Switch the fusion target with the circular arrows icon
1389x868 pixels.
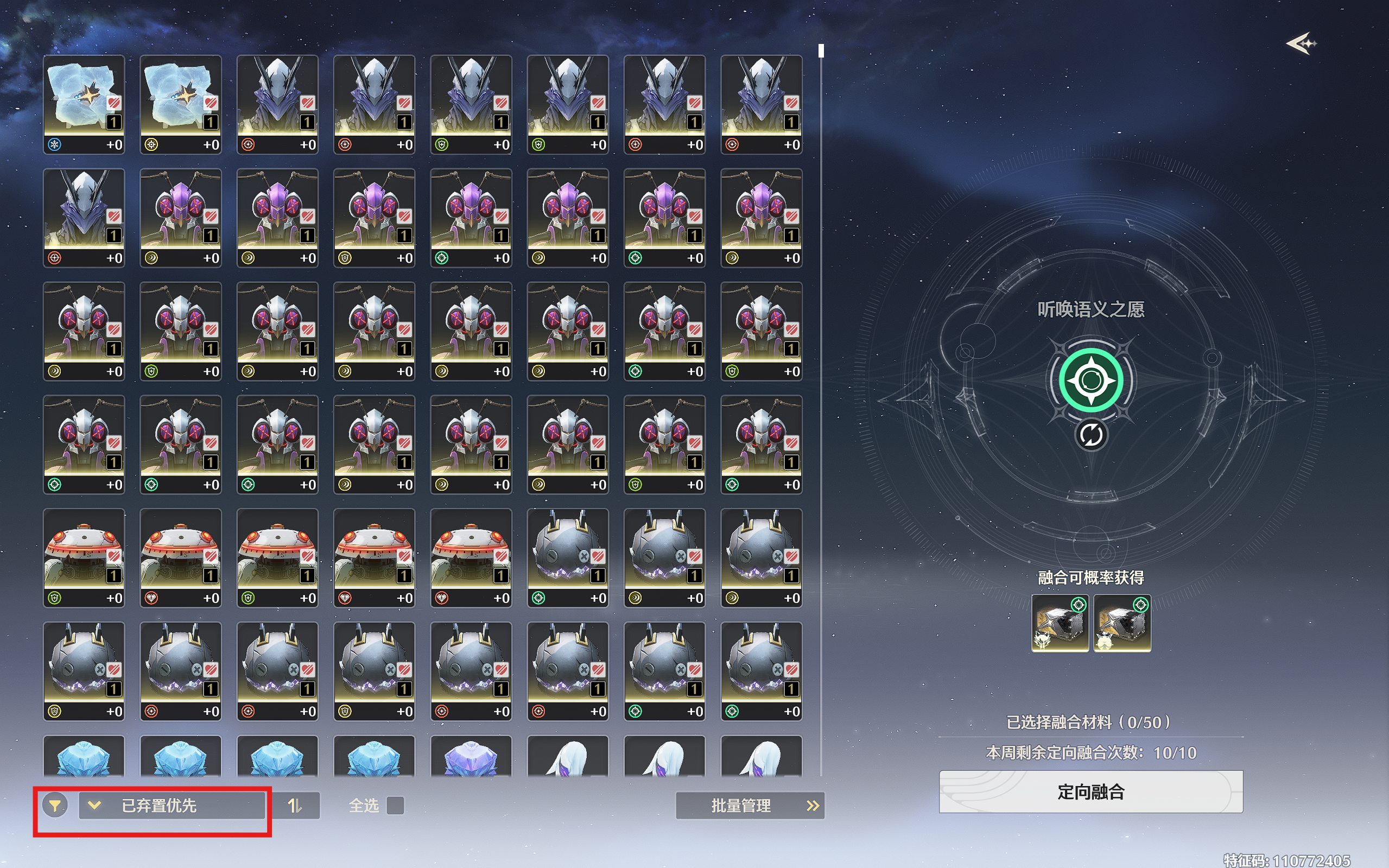click(1090, 435)
